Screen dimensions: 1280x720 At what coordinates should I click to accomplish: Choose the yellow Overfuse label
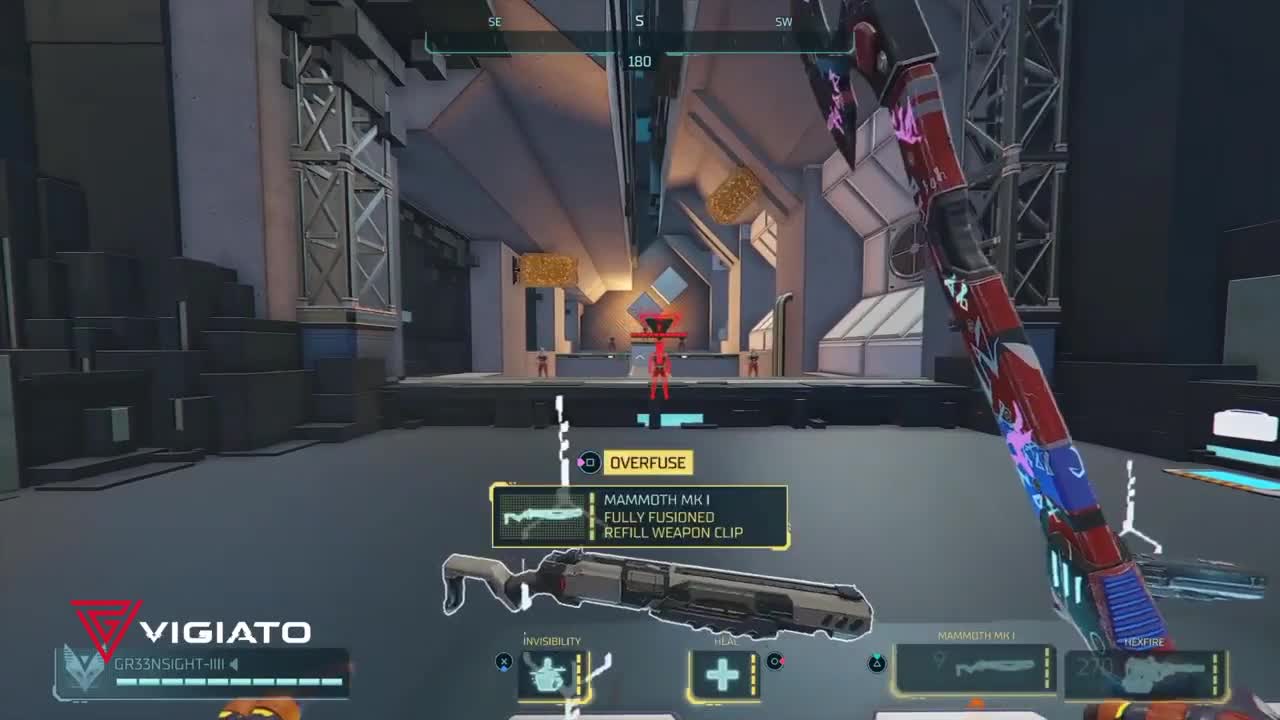(x=648, y=463)
